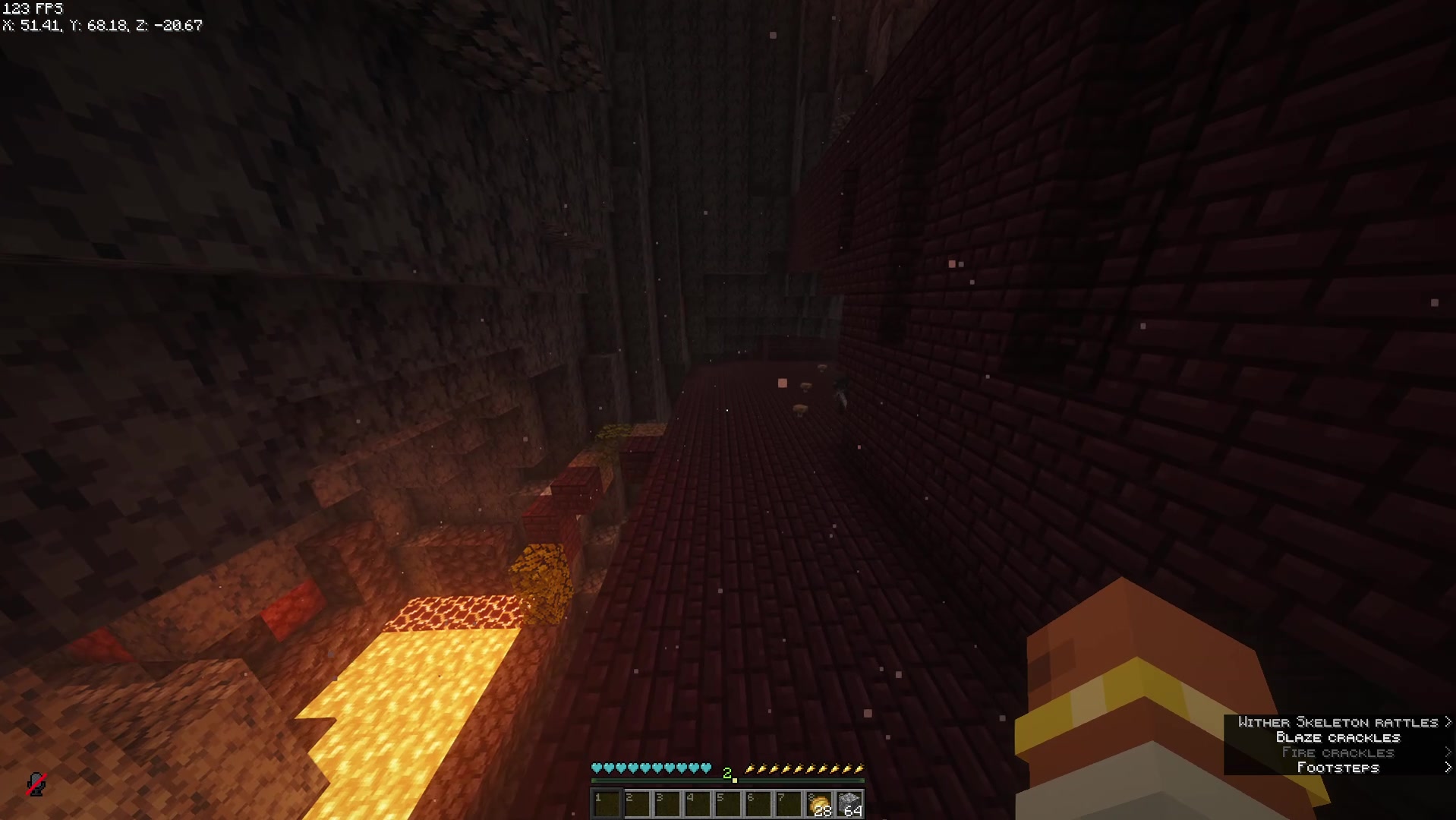1456x820 pixels.
Task: Click the leftmost heart in the health bar
Action: (x=597, y=768)
